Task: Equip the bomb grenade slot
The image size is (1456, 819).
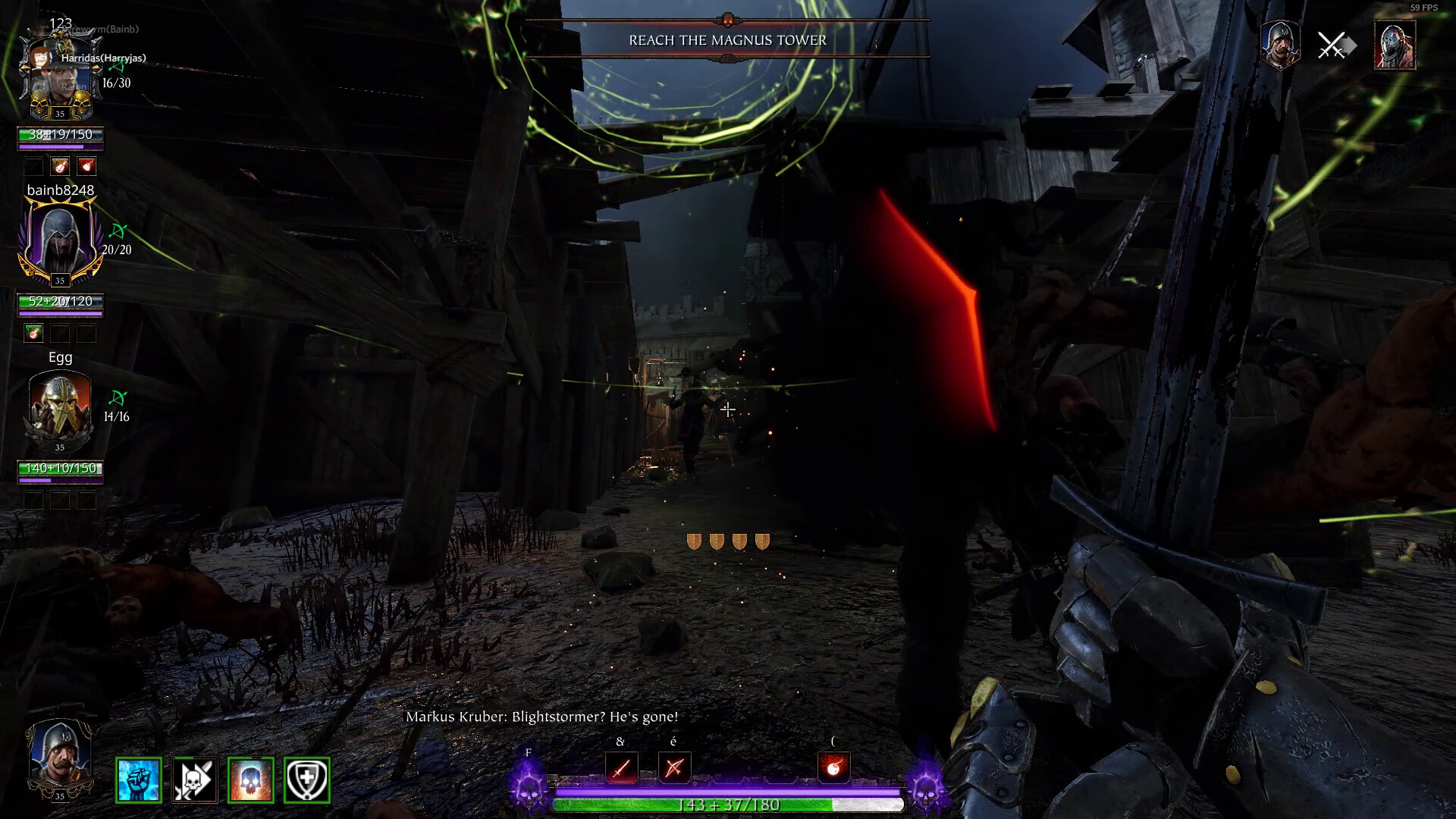Action: (833, 768)
